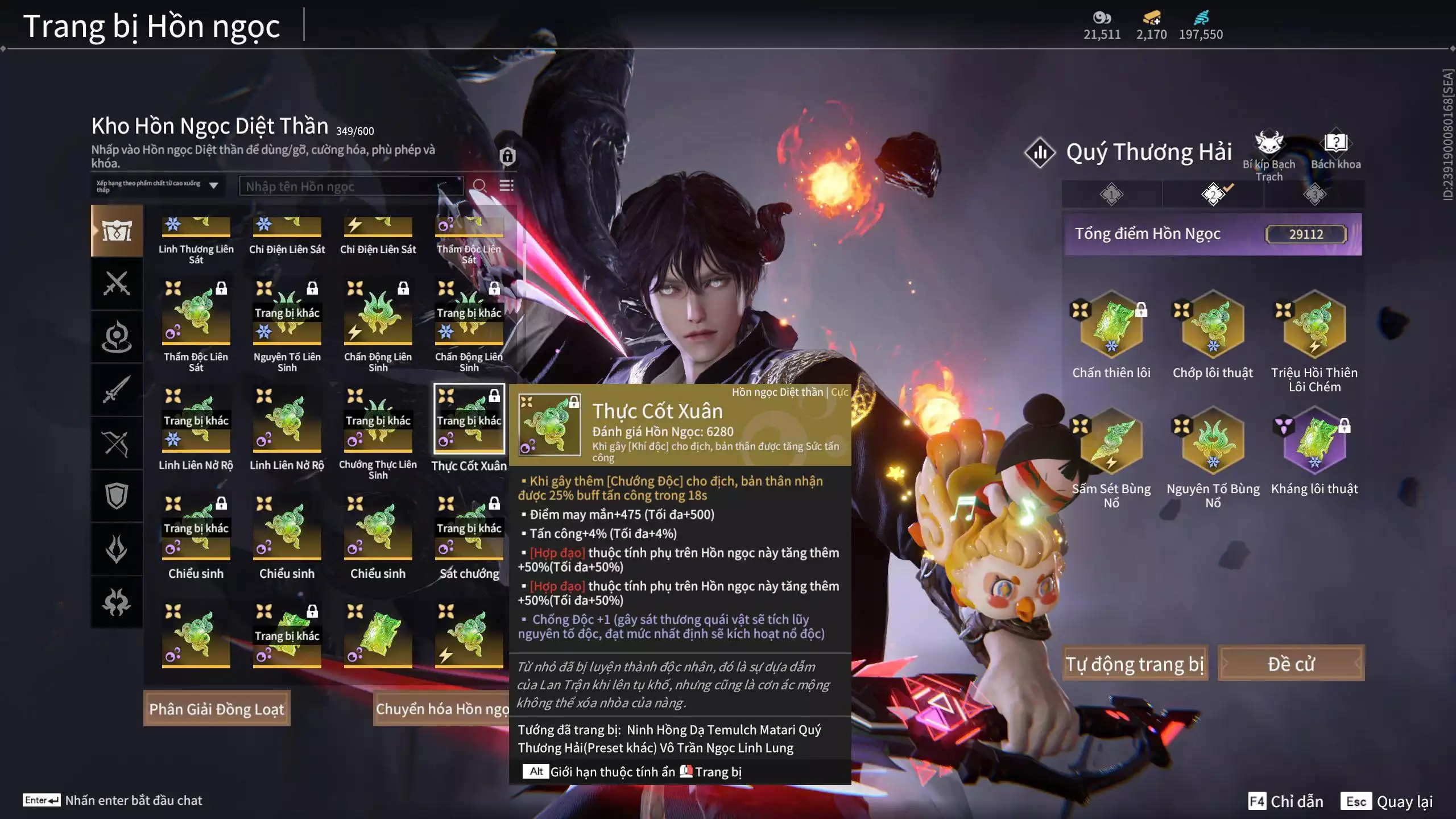This screenshot has height=819, width=1456.
Task: Click the Tự động trang bị button
Action: [1135, 664]
